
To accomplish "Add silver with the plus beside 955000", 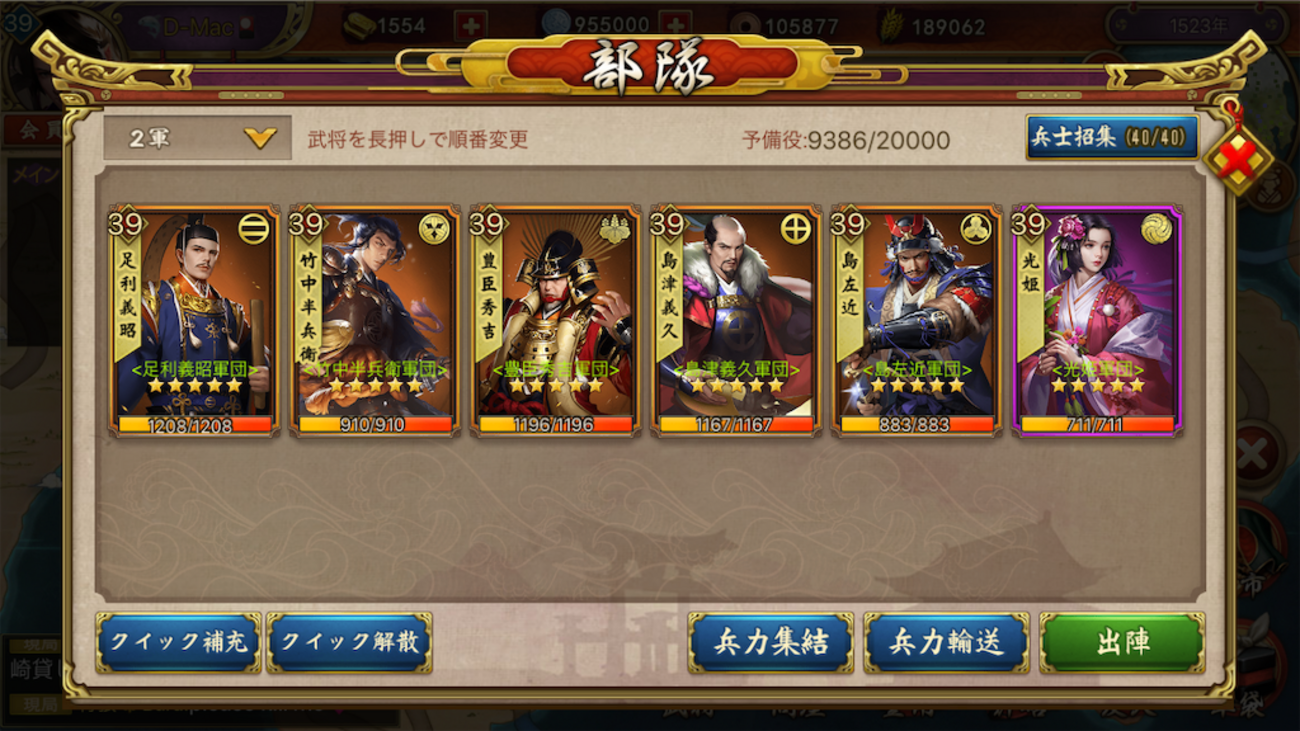I will tap(677, 26).
